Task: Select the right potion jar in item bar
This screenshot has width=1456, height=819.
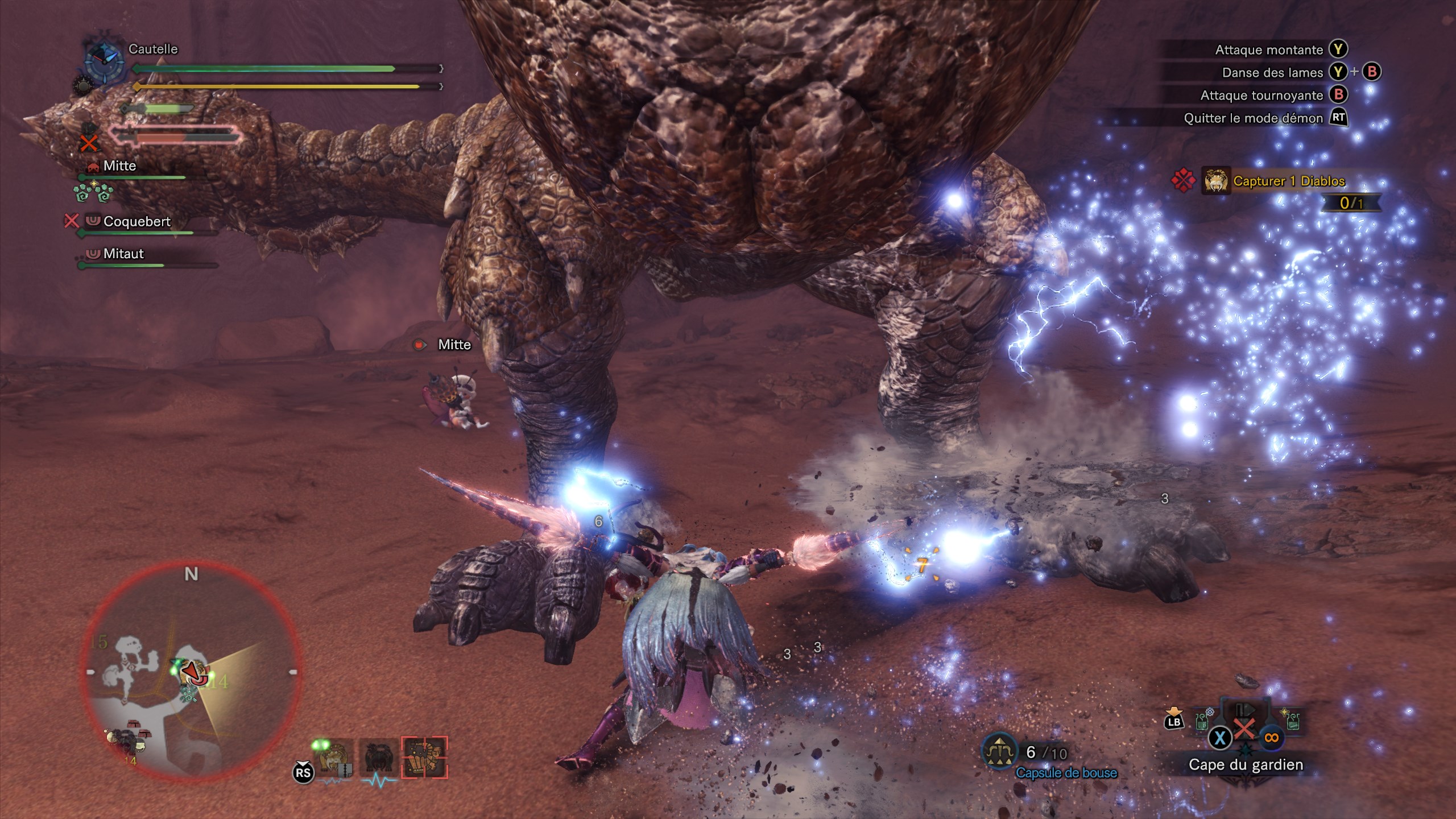Action: click(1292, 721)
